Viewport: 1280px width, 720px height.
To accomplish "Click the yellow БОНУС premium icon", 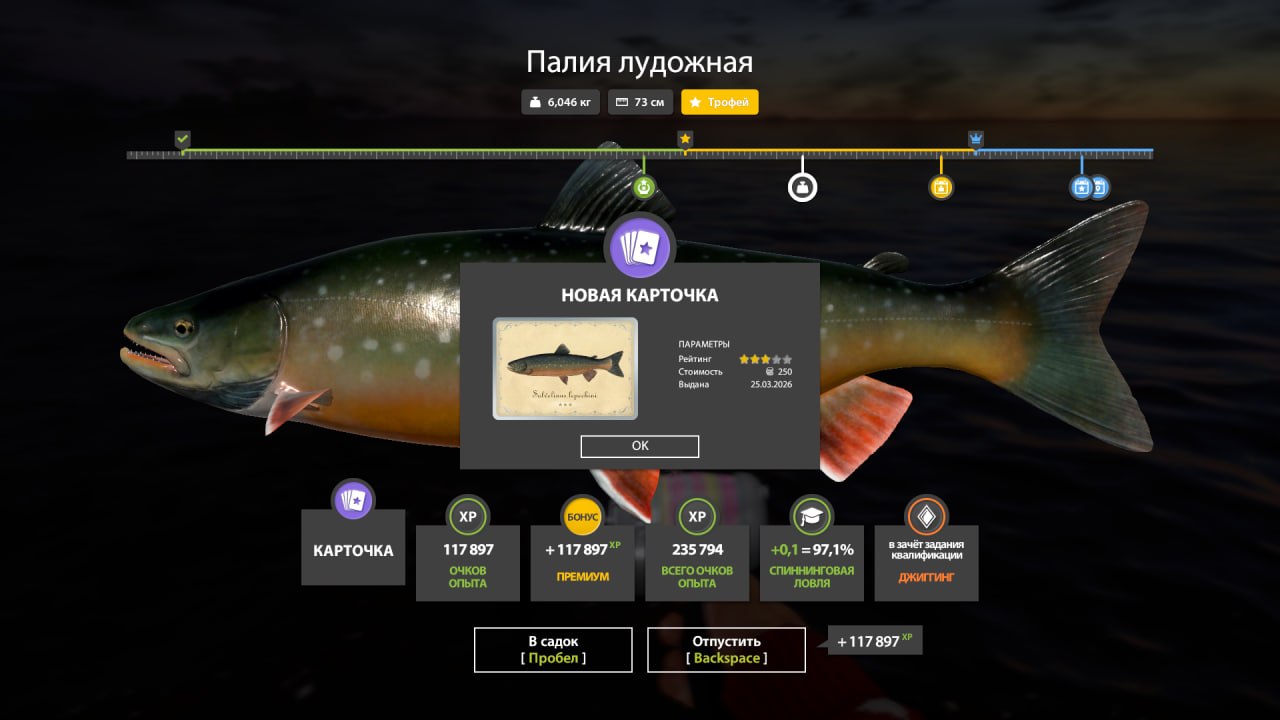I will 582,517.
